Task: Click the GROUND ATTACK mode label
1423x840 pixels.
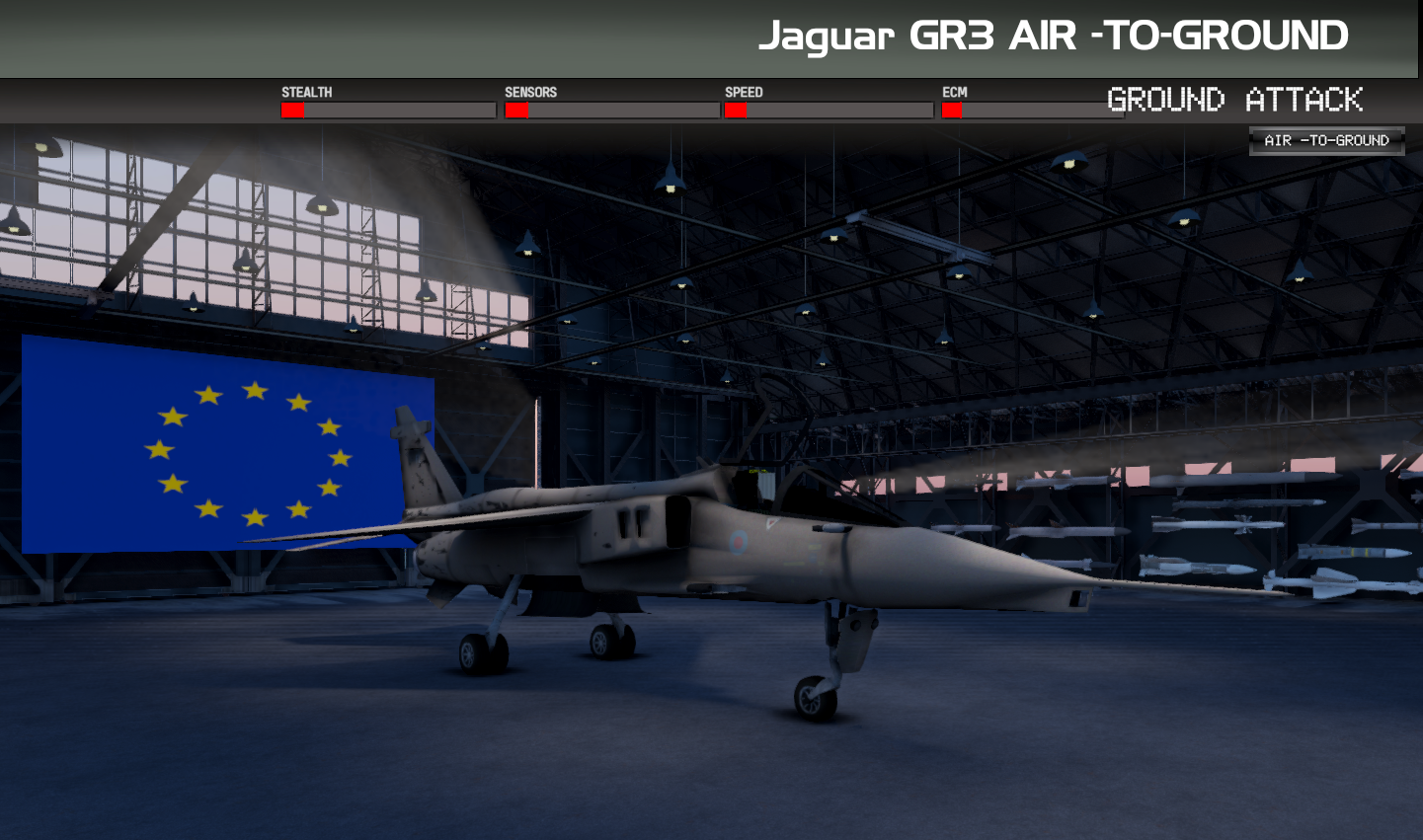Action: point(1235,100)
